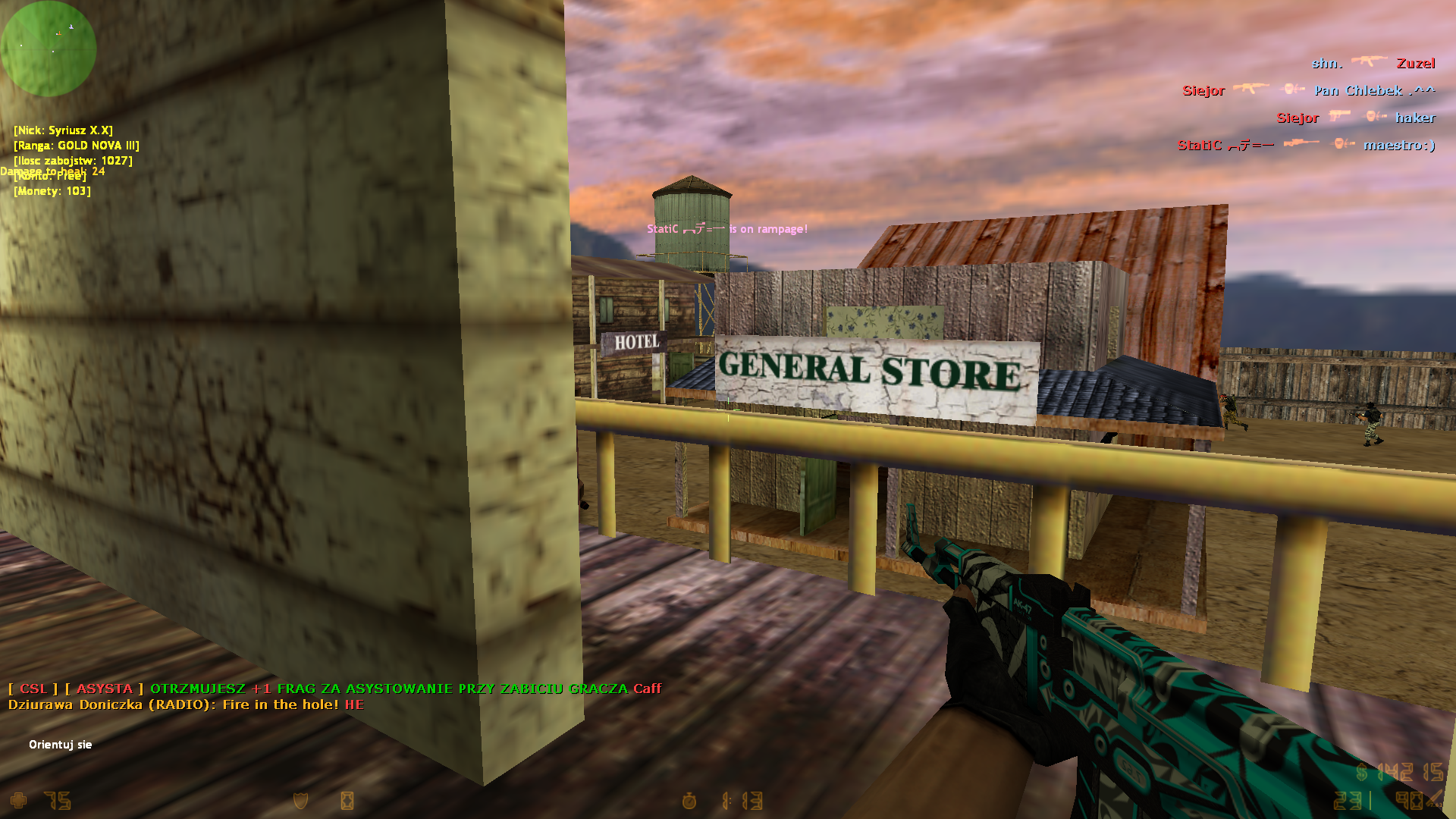
Task: Select the shn. killed Zuzel feed entry
Action: pyautogui.click(x=1373, y=64)
